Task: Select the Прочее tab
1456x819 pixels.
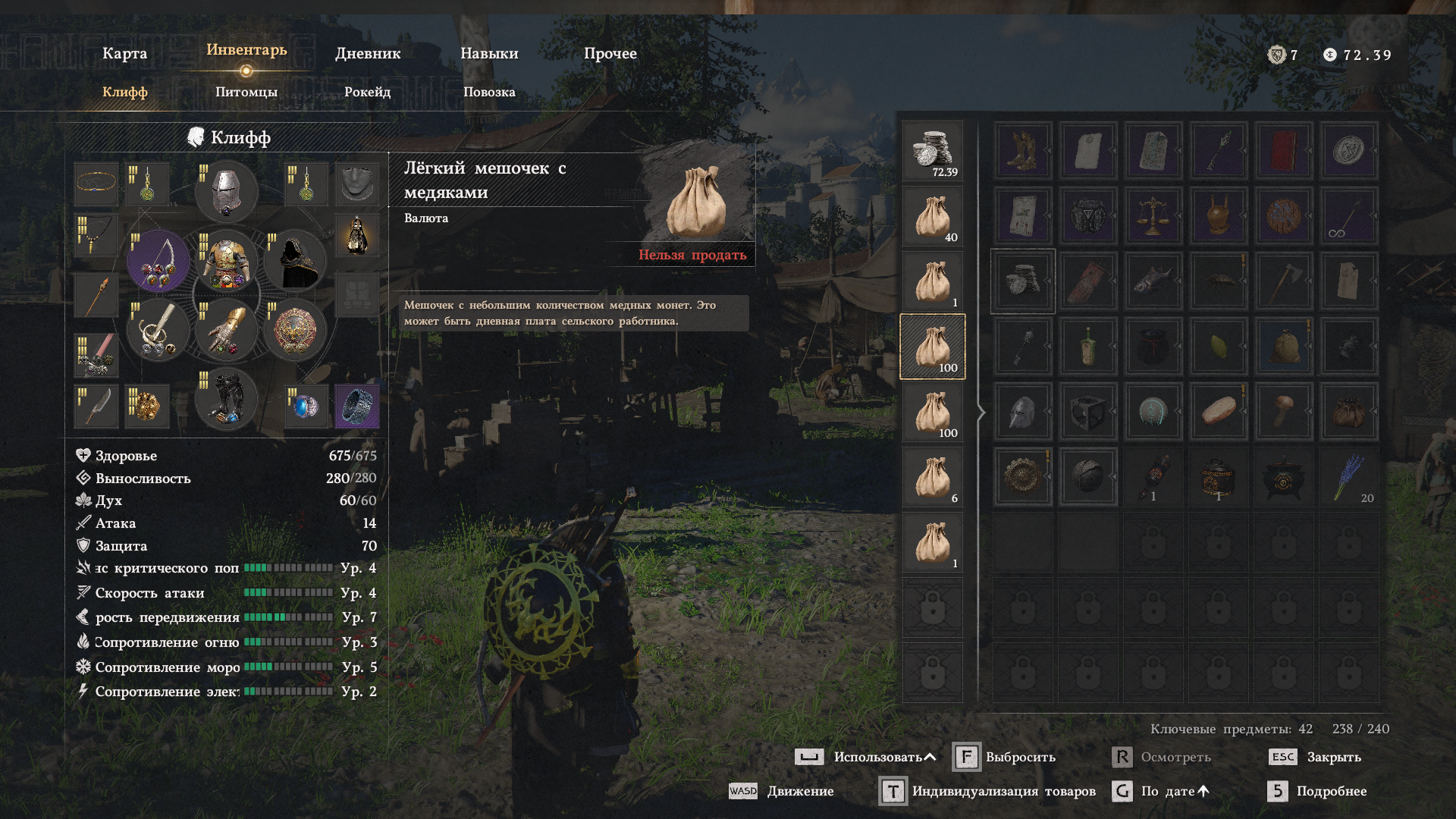Action: [x=610, y=54]
